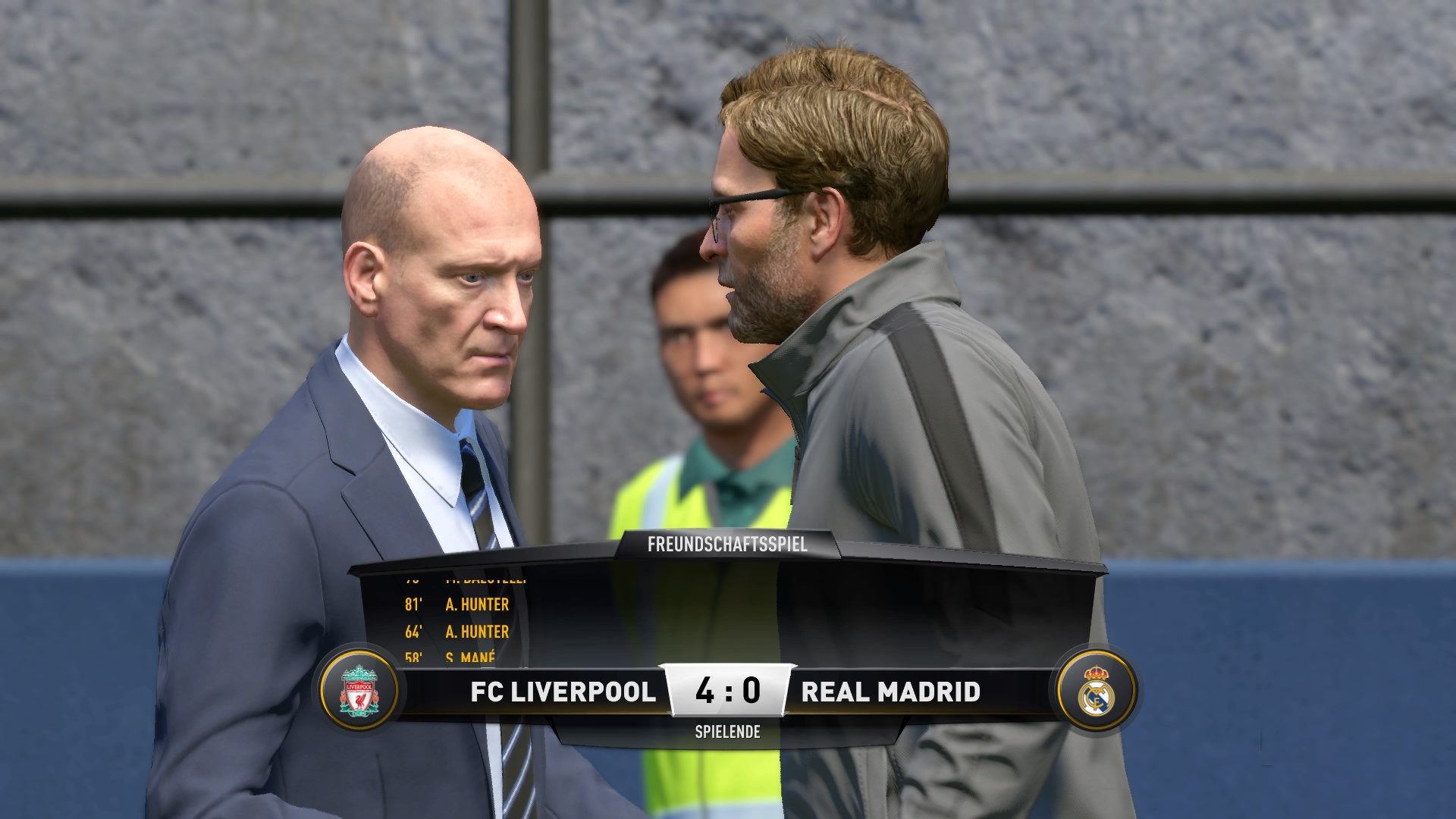The width and height of the screenshot is (1456, 819).
Task: Toggle the SPIELENDE status display
Action: [726, 733]
